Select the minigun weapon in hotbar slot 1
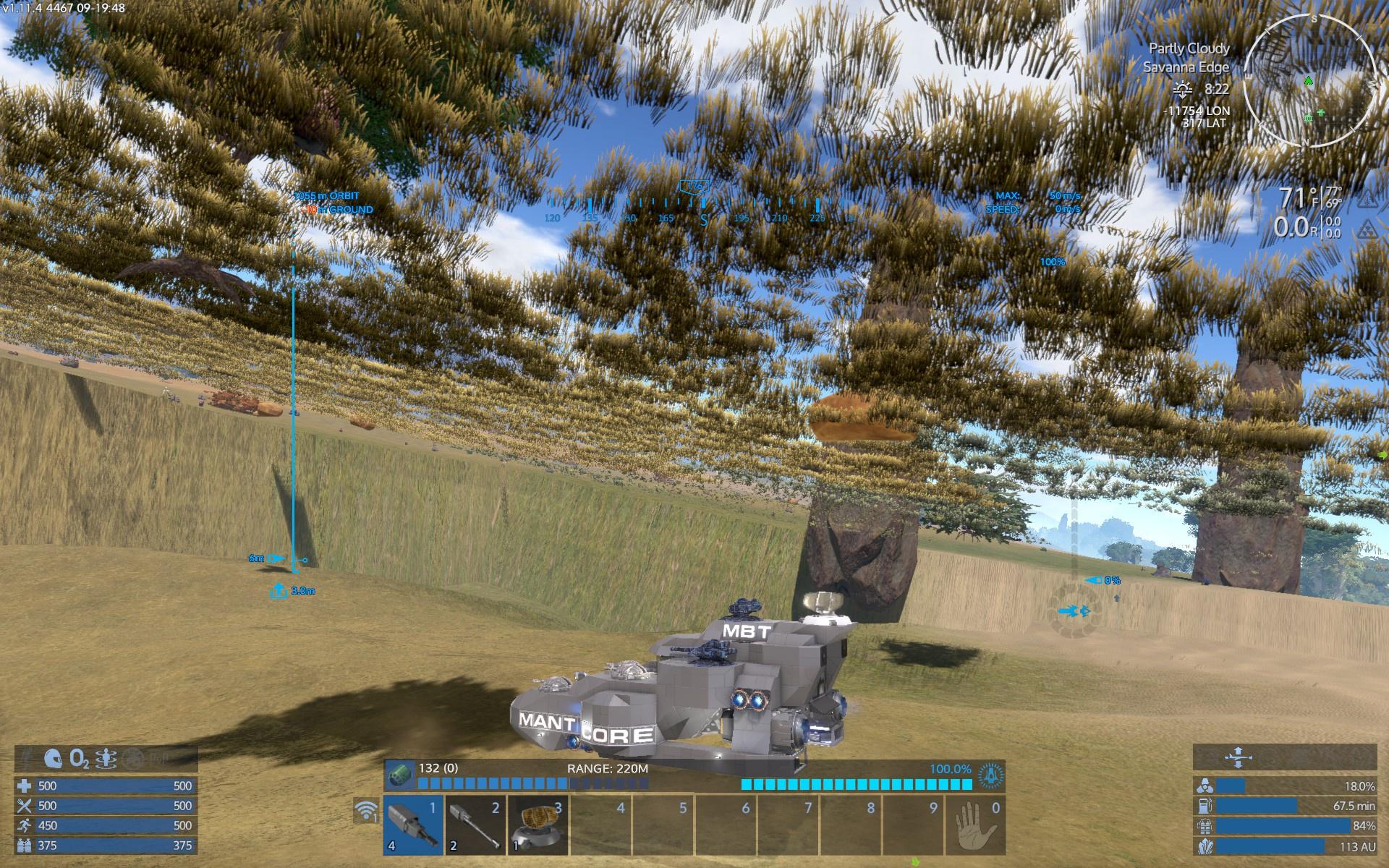The height and width of the screenshot is (868, 1389). tap(414, 825)
